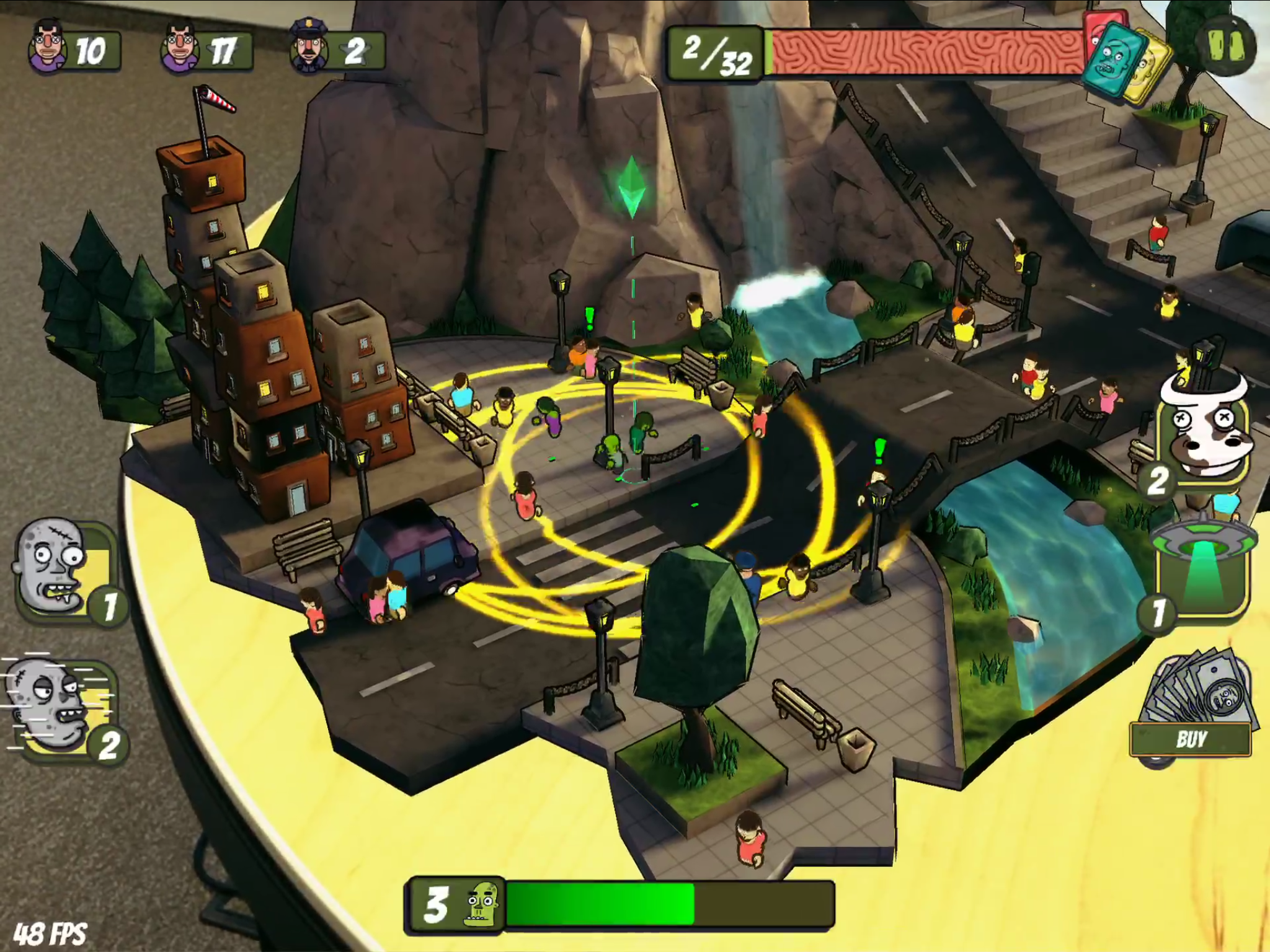Click the Buy button under the cash
Viewport: 1270px width, 952px height.
[x=1191, y=739]
